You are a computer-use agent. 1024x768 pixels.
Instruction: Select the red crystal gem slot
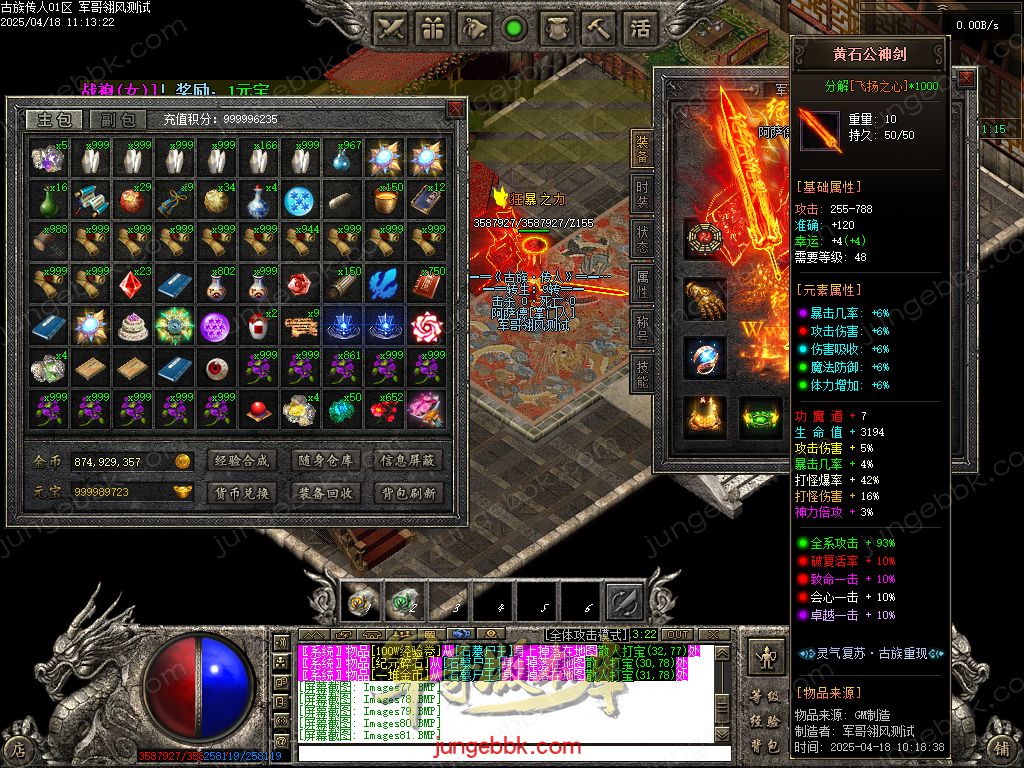tap(131, 284)
